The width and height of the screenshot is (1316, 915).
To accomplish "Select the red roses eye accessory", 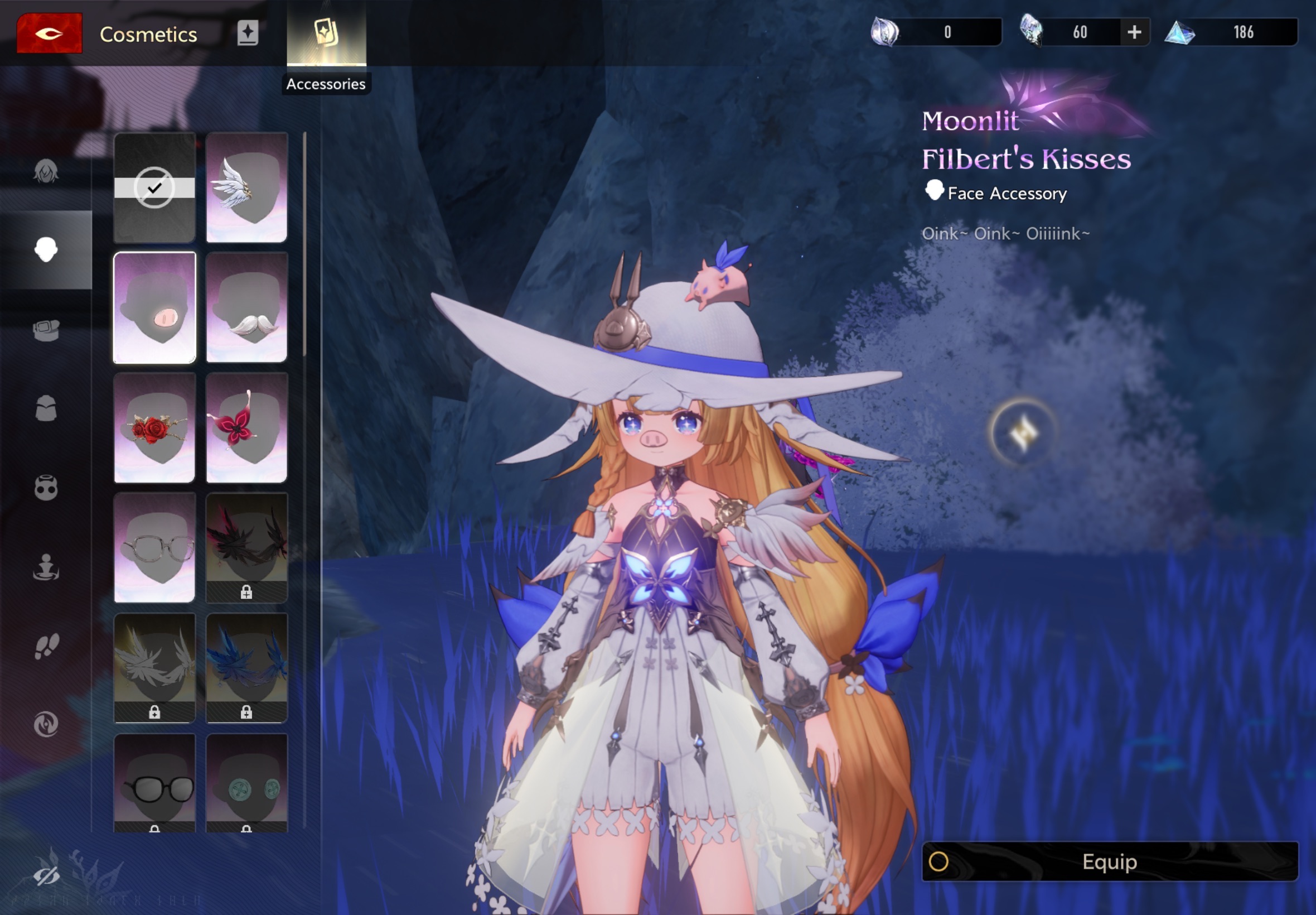I will coord(154,428).
